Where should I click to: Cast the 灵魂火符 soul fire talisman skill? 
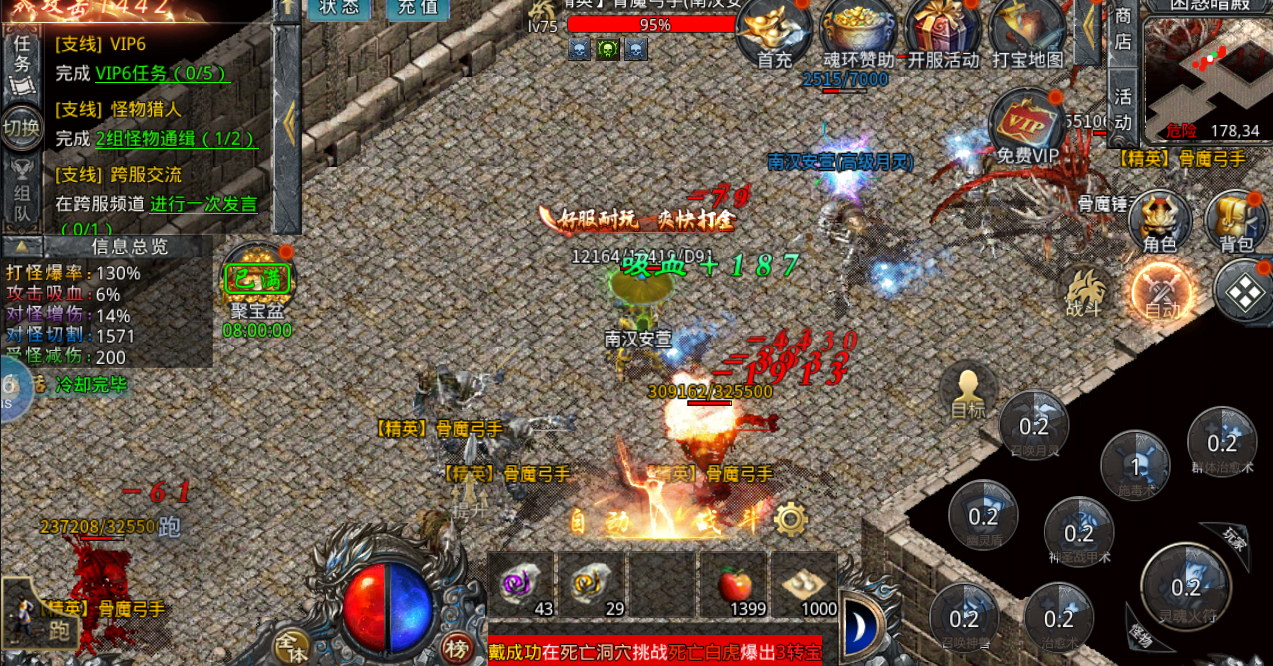coord(1186,587)
